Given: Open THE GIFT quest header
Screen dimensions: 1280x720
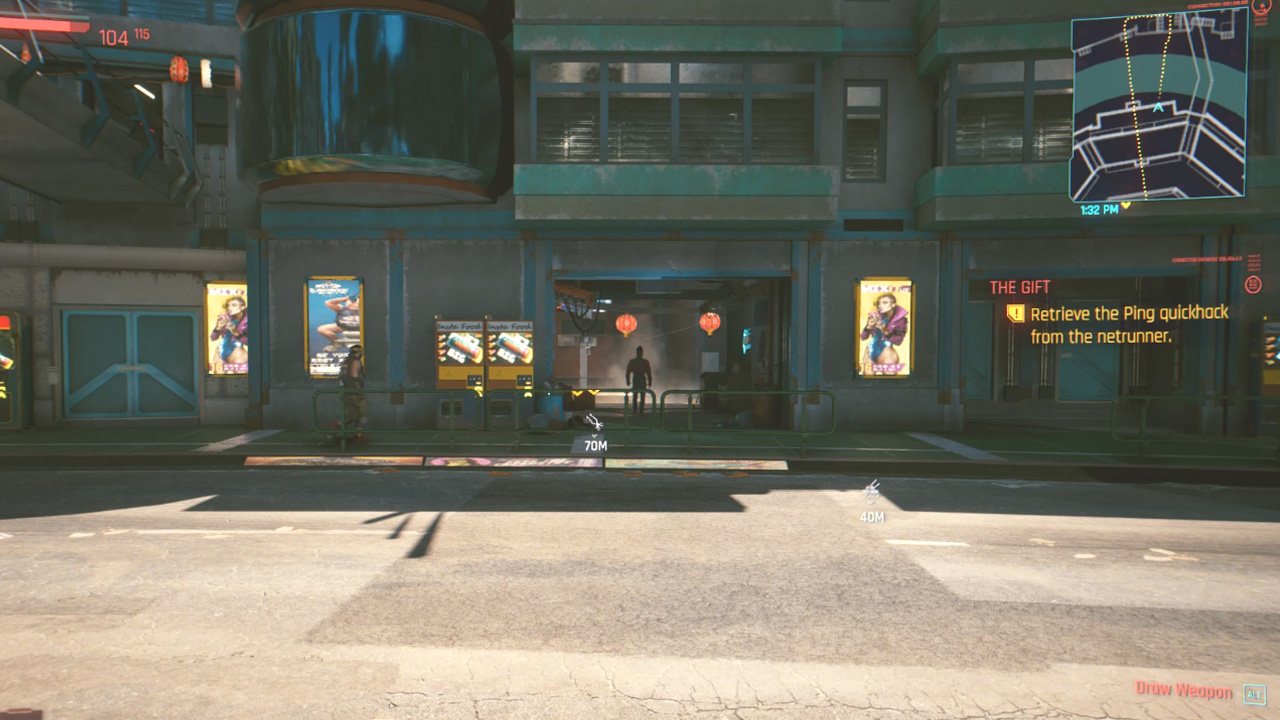Looking at the screenshot, I should coord(1018,287).
